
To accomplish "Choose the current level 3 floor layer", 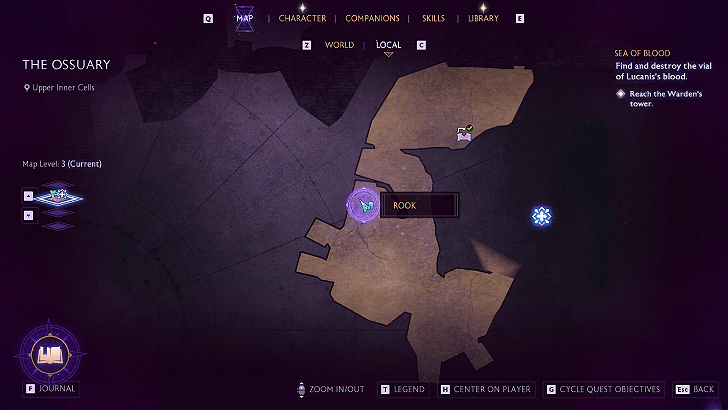I will click(x=58, y=196).
